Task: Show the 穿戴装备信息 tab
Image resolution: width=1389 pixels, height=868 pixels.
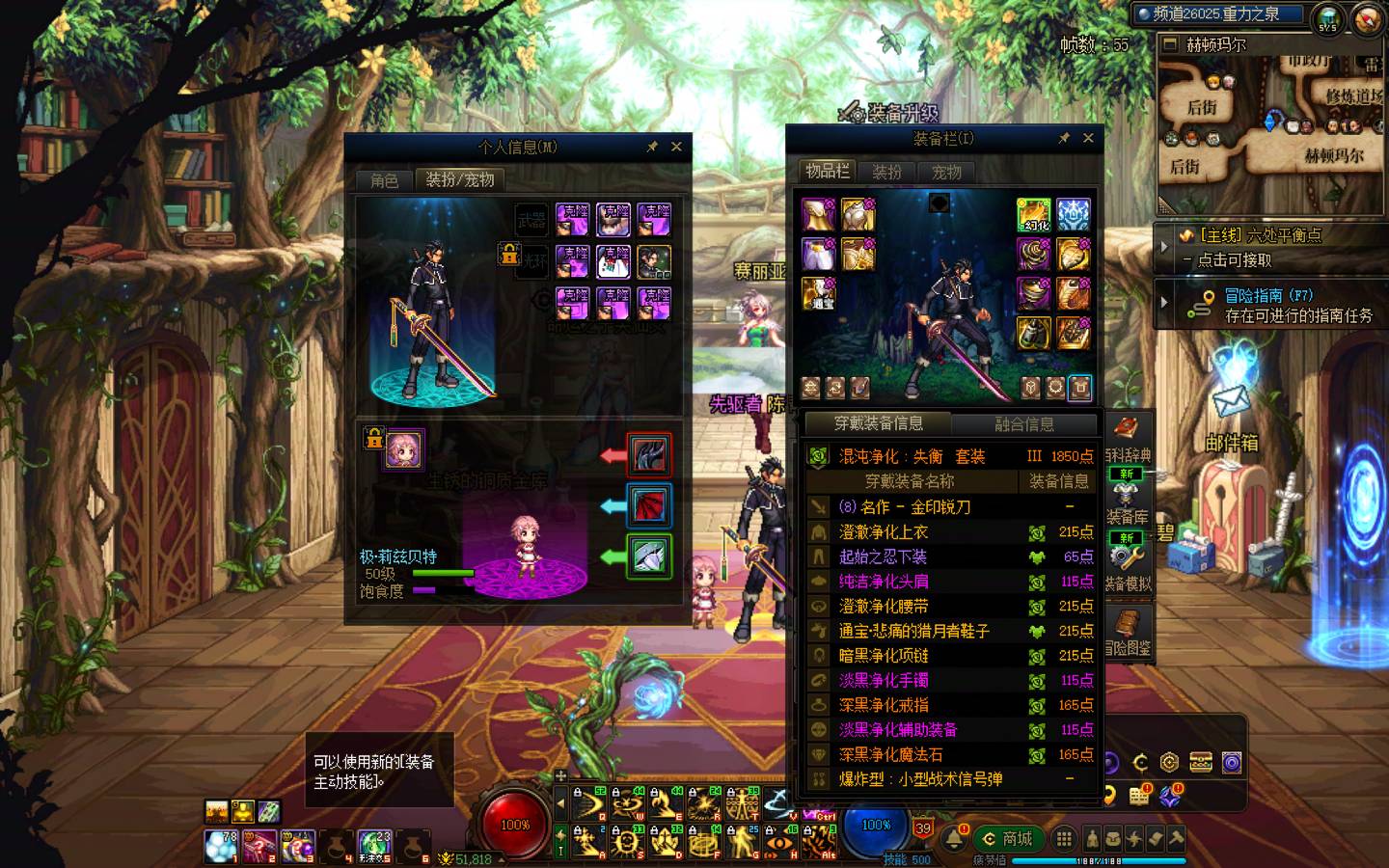Action: tap(878, 423)
